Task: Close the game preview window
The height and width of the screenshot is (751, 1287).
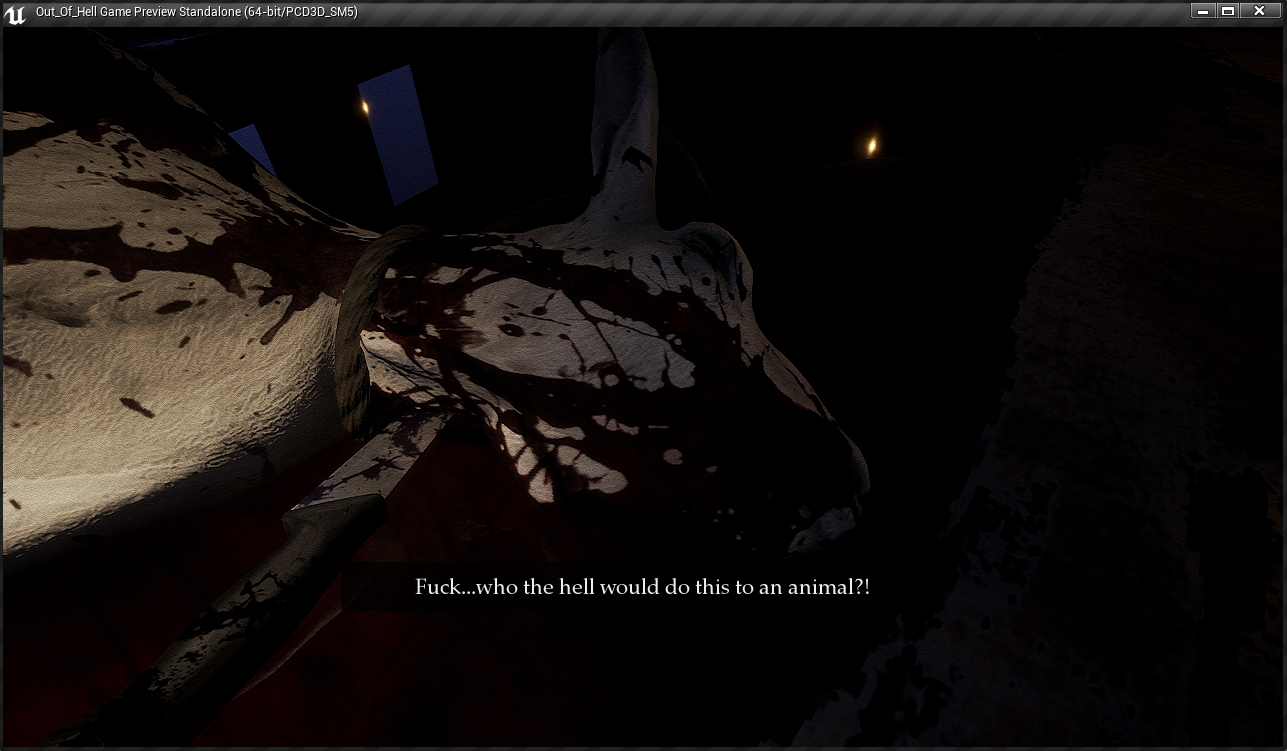Action: click(1259, 11)
